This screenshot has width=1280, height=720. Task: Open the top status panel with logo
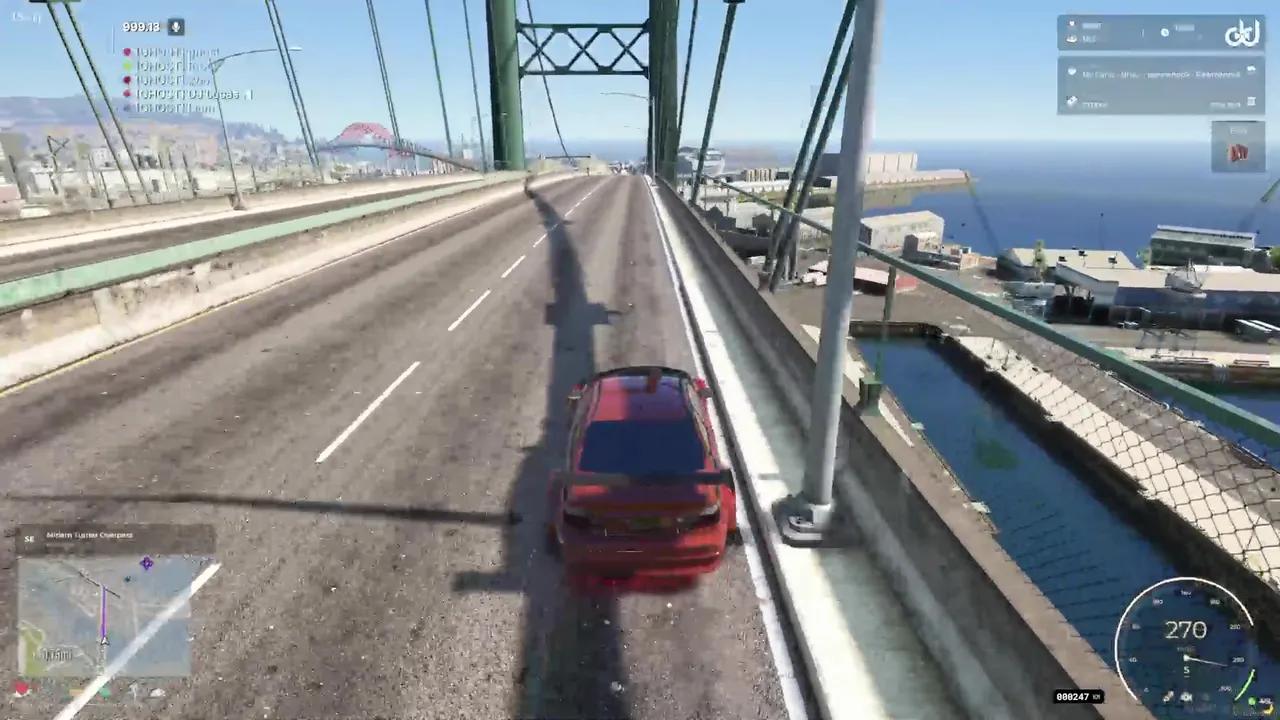[1160, 33]
